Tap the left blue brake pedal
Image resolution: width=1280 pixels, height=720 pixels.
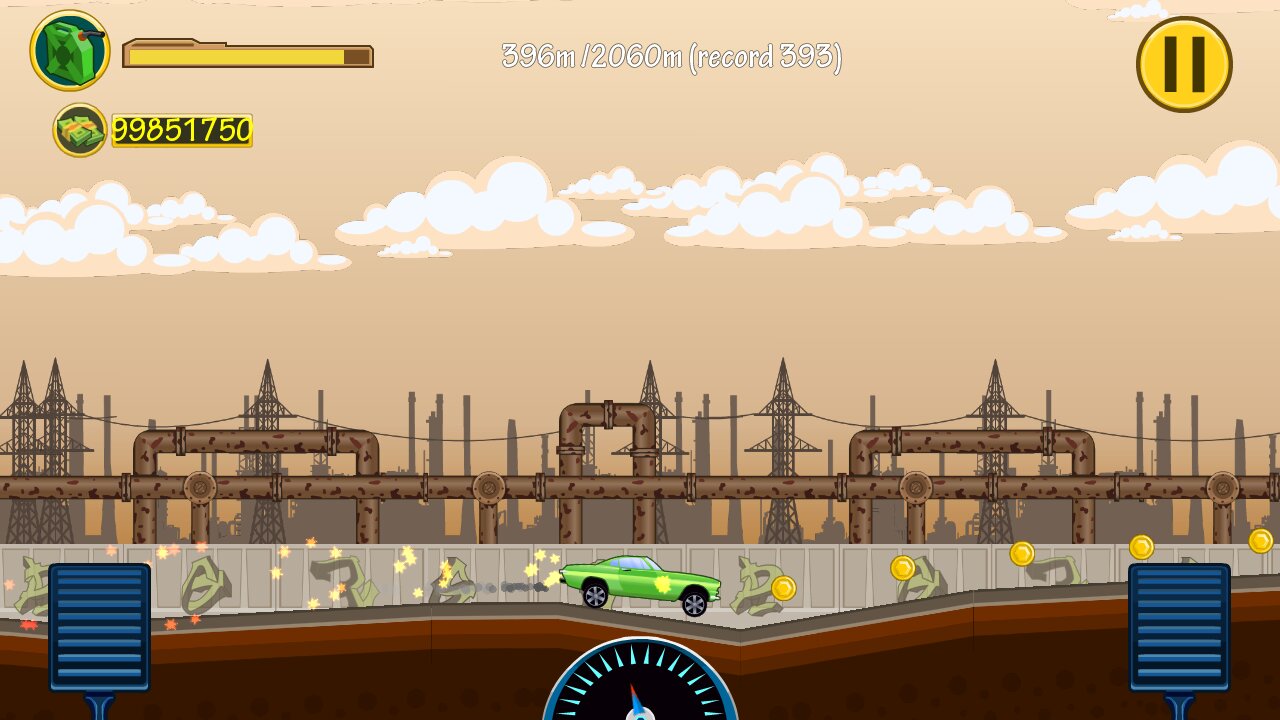(100, 627)
